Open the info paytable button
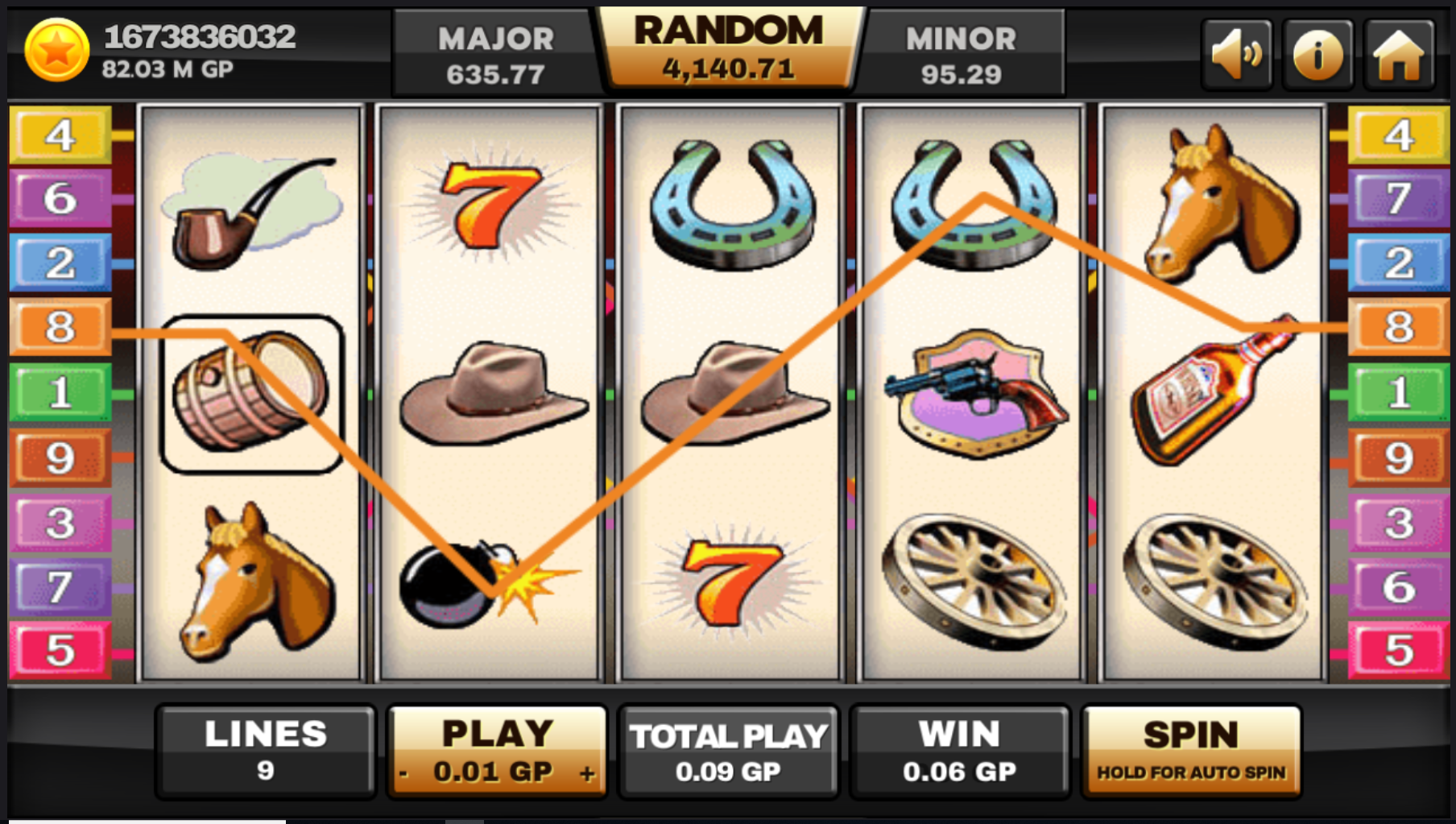Screen dimensions: 1456x824 pos(1317,55)
